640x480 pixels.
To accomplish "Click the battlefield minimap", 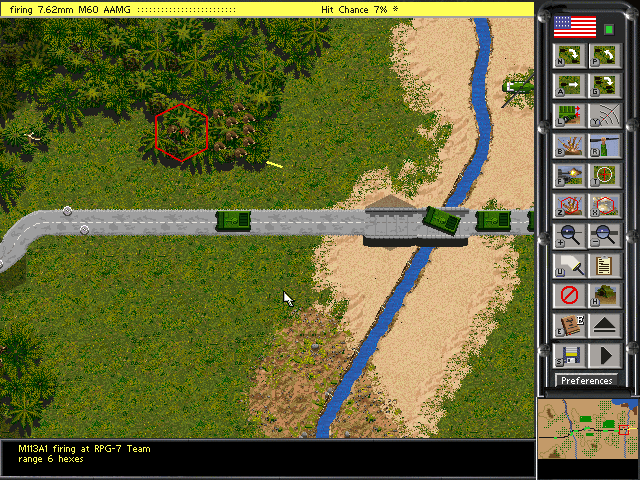I will (587, 428).
